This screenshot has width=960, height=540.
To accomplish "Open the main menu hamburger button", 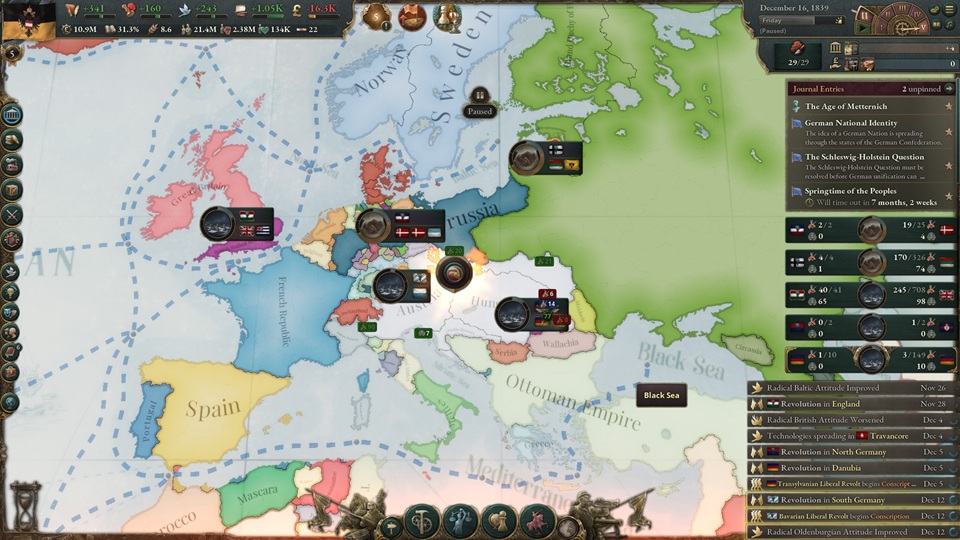I will point(948,9).
